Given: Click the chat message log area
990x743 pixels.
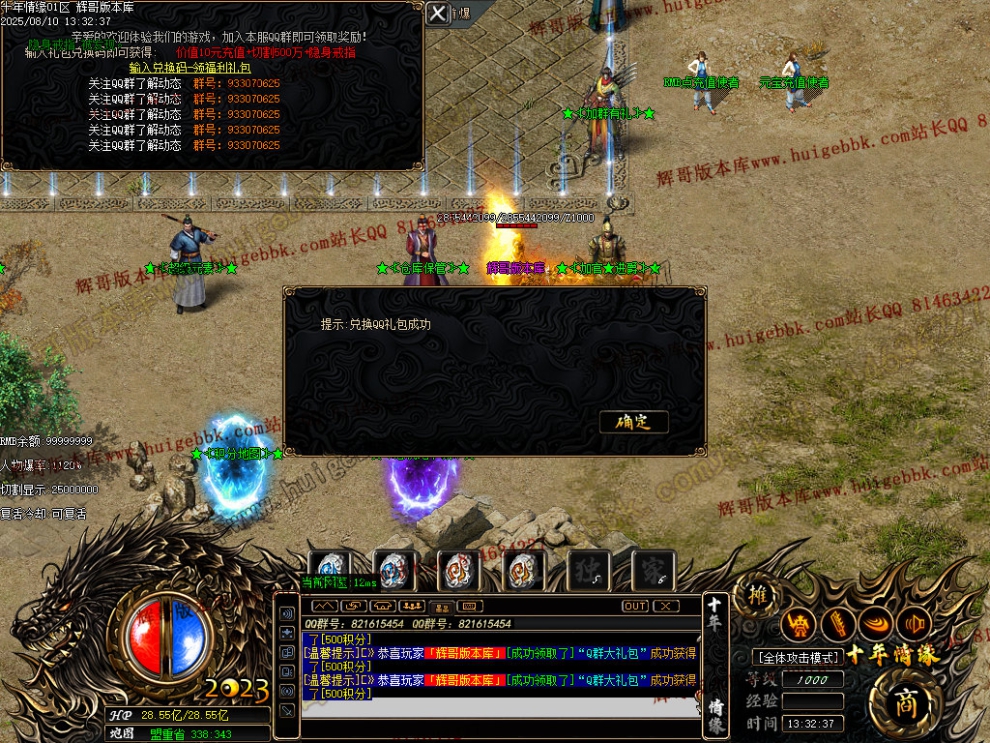Looking at the screenshot, I should [500, 667].
